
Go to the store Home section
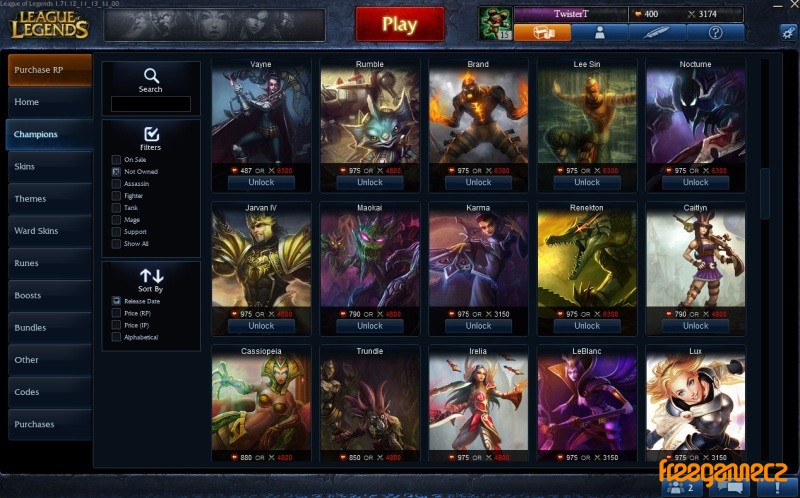coord(50,102)
